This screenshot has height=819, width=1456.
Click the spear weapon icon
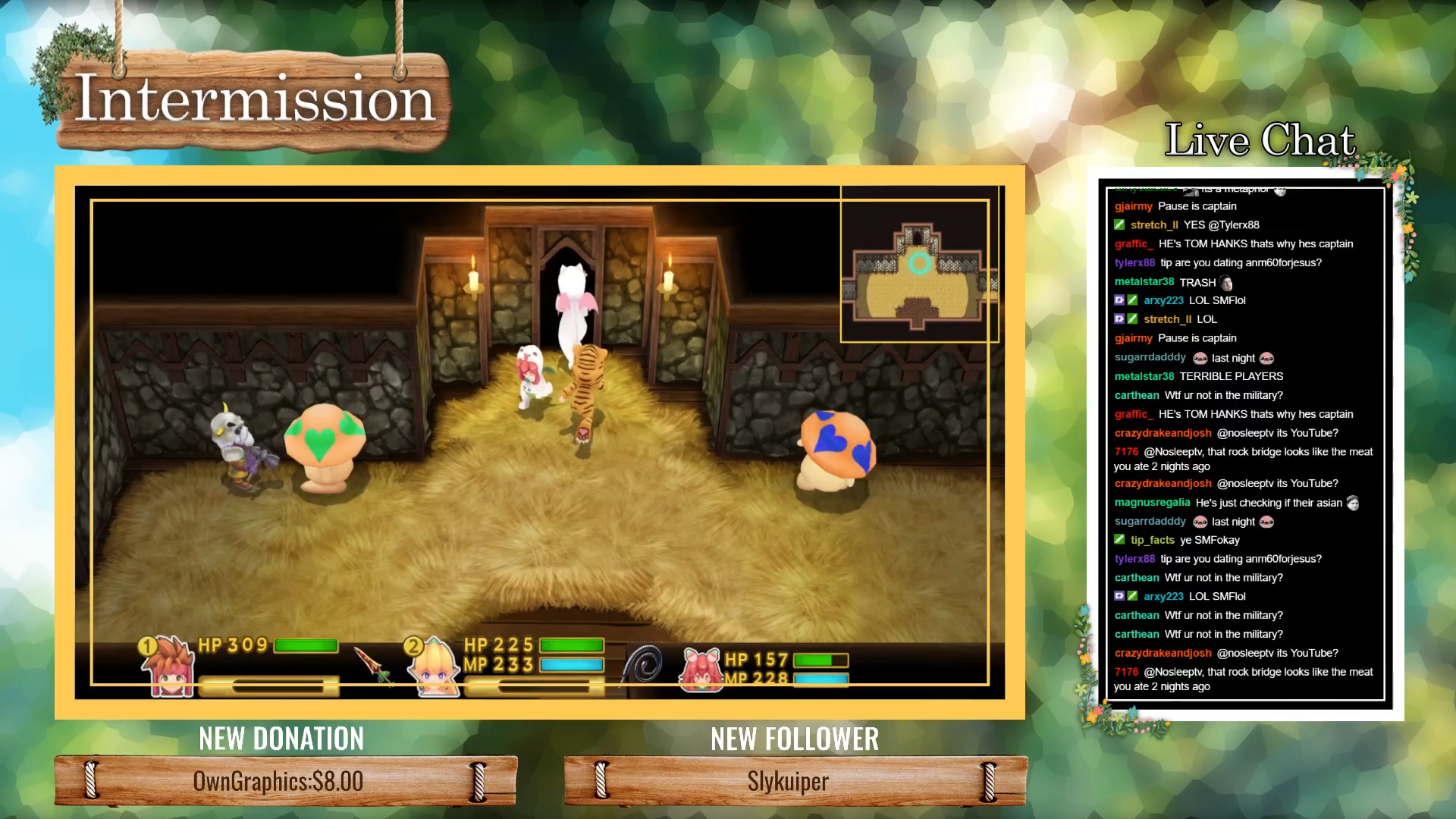[373, 664]
